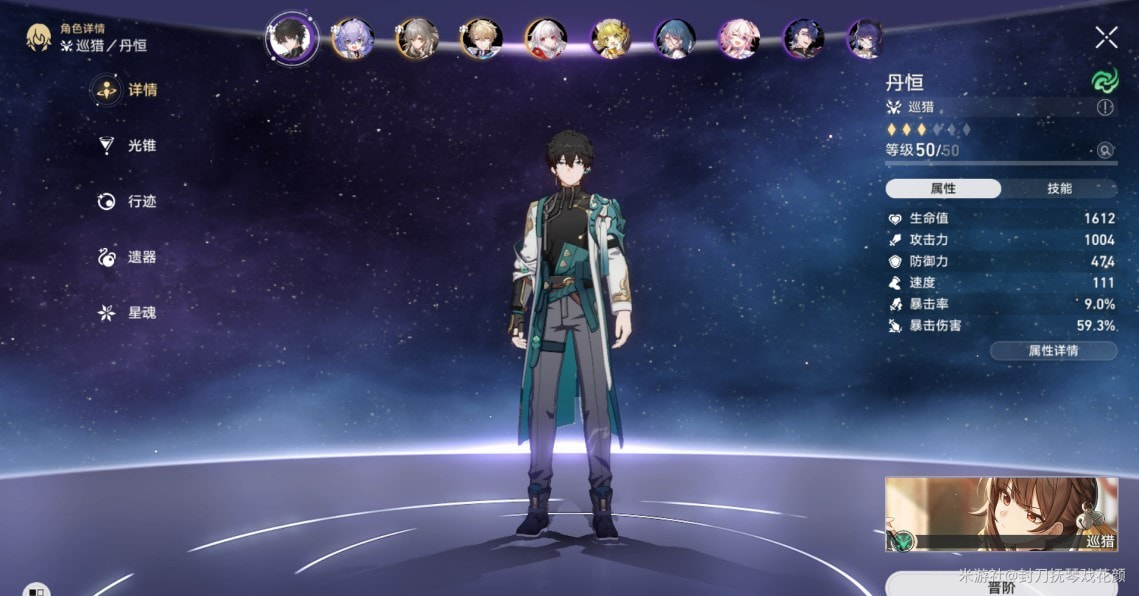The image size is (1139, 596).
Task: Open the 巡猎 path info exclamation icon
Action: 1105,107
